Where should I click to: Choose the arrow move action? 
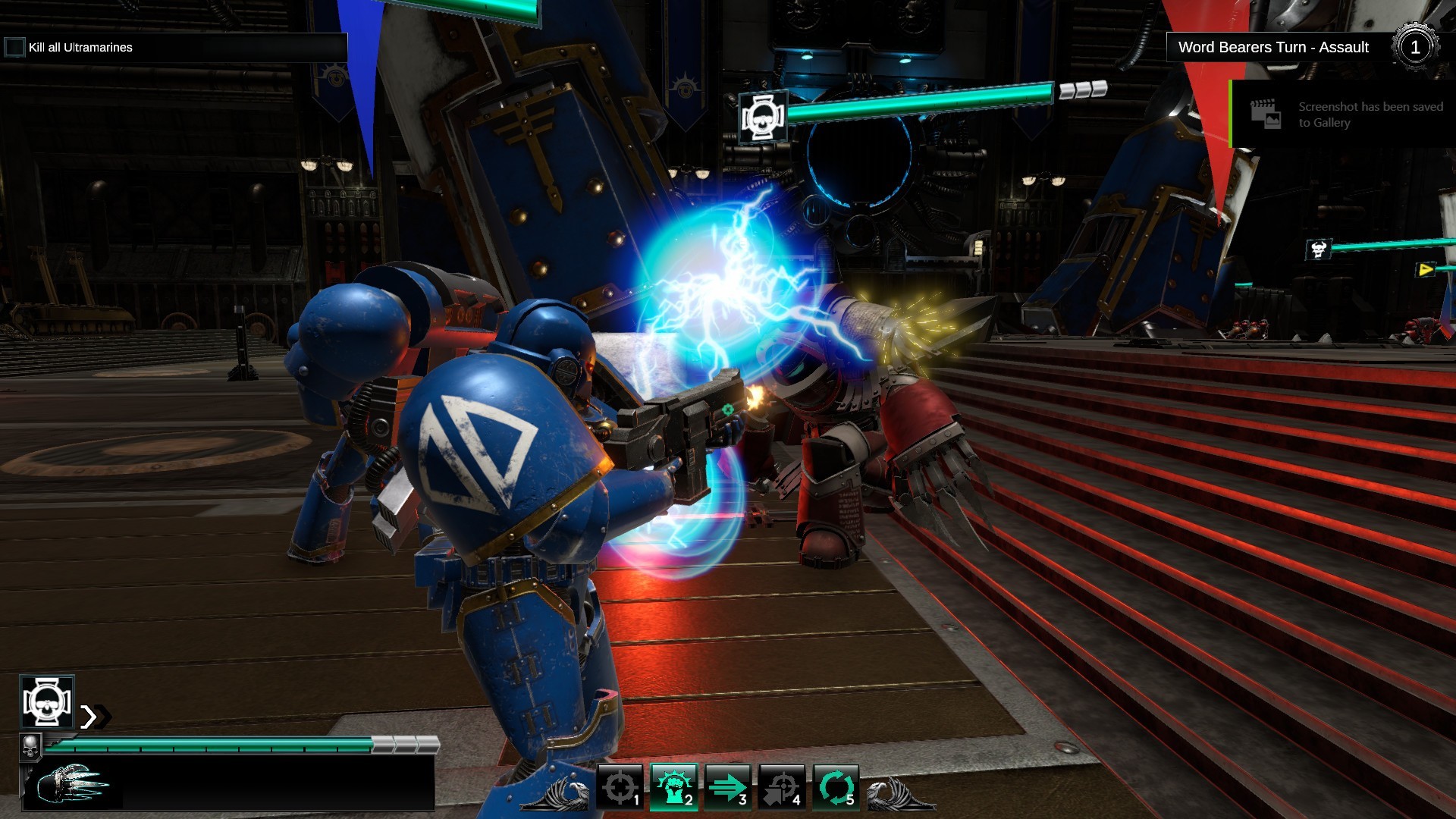pos(727,787)
